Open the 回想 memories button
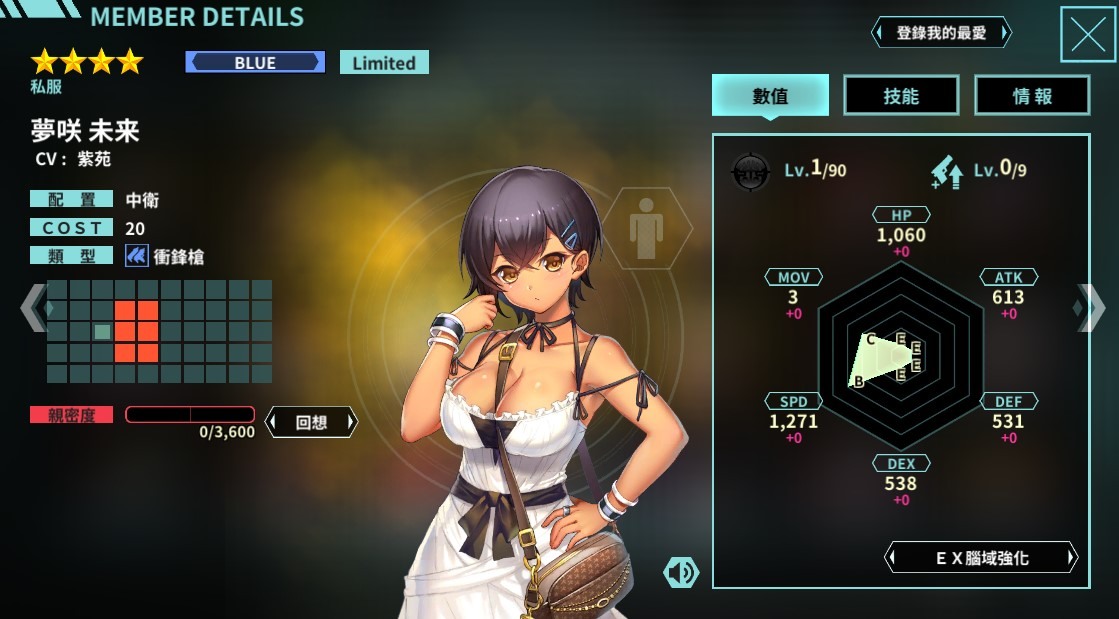Viewport: 1119px width, 619px height. click(x=311, y=422)
